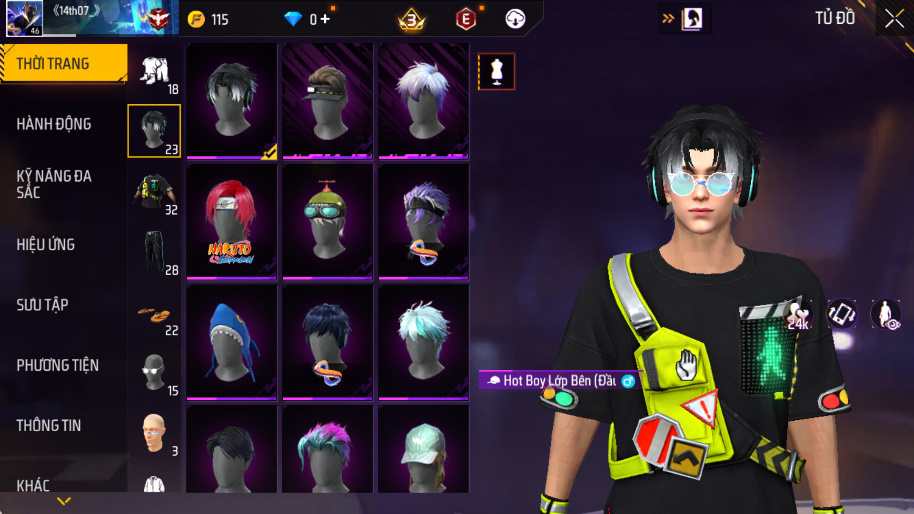Select the brown hair with visor item
The image size is (914, 514).
(x=327, y=100)
